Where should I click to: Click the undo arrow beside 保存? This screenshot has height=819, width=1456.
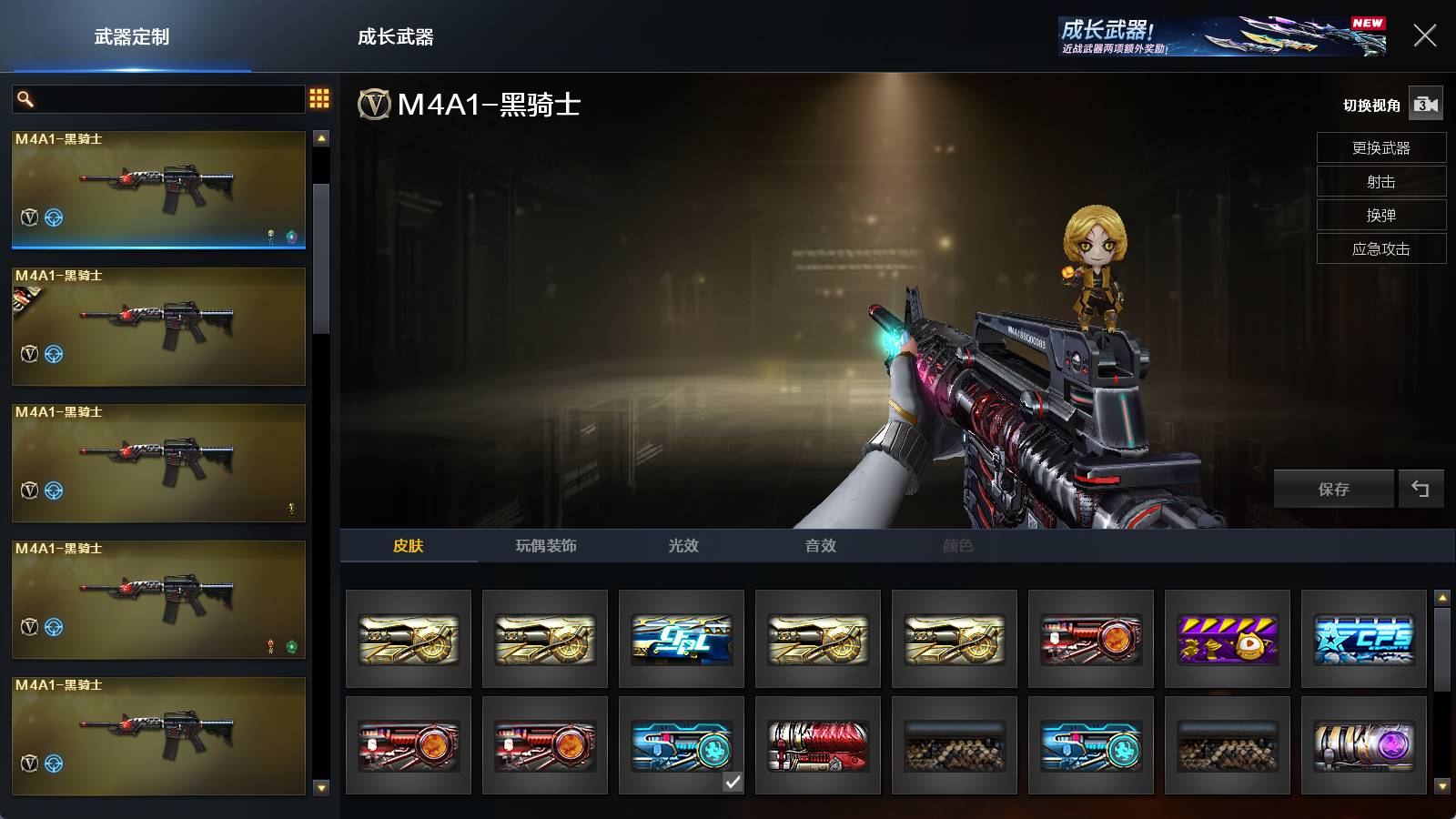point(1421,489)
